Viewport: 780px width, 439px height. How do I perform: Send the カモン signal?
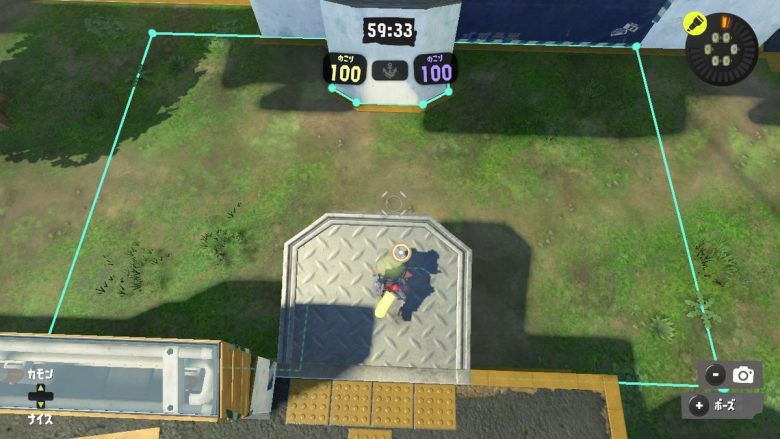41,374
